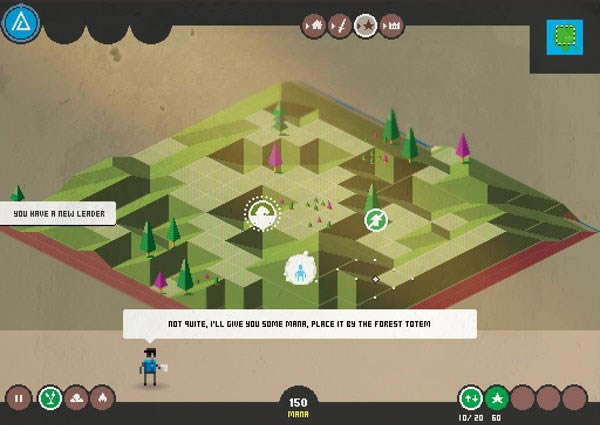The height and width of the screenshot is (425, 600).
Task: Open the green minimap tile
Action: (565, 36)
